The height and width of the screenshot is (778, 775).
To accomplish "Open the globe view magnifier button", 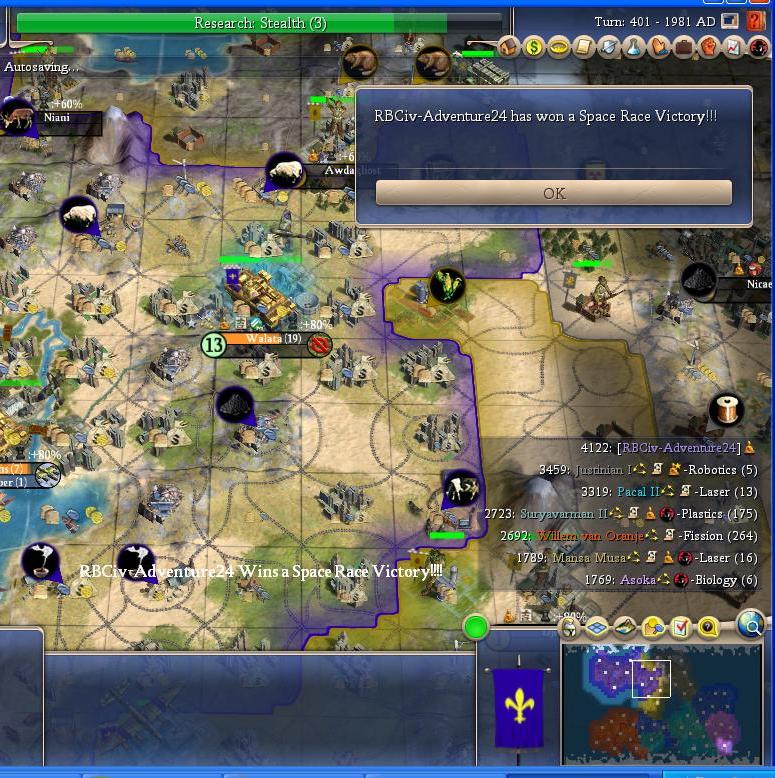I will click(x=750, y=626).
